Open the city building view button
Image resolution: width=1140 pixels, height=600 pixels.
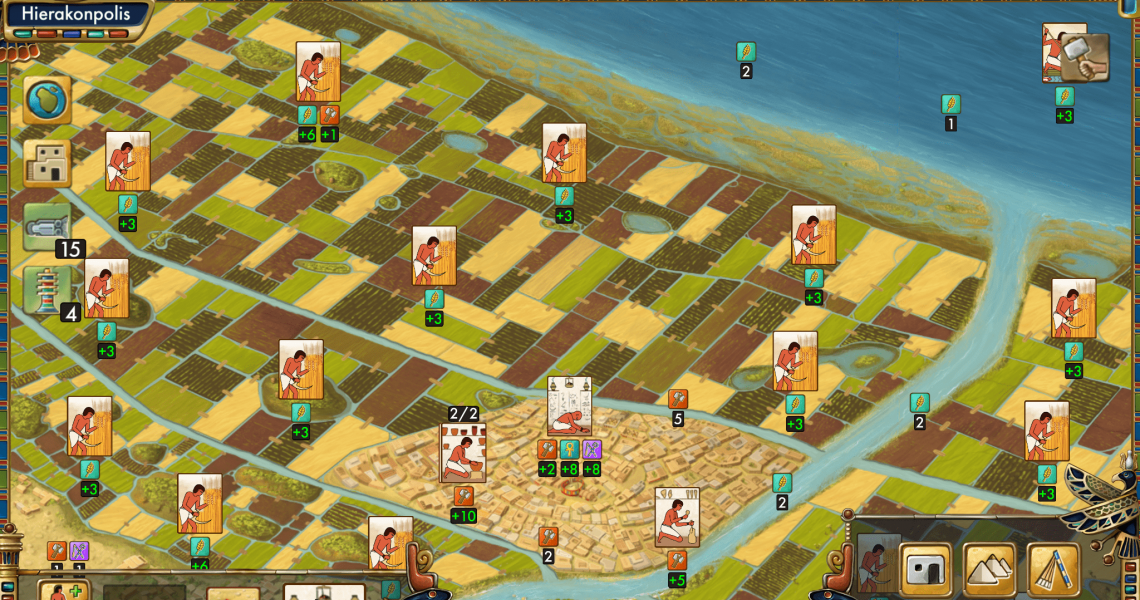(47, 164)
